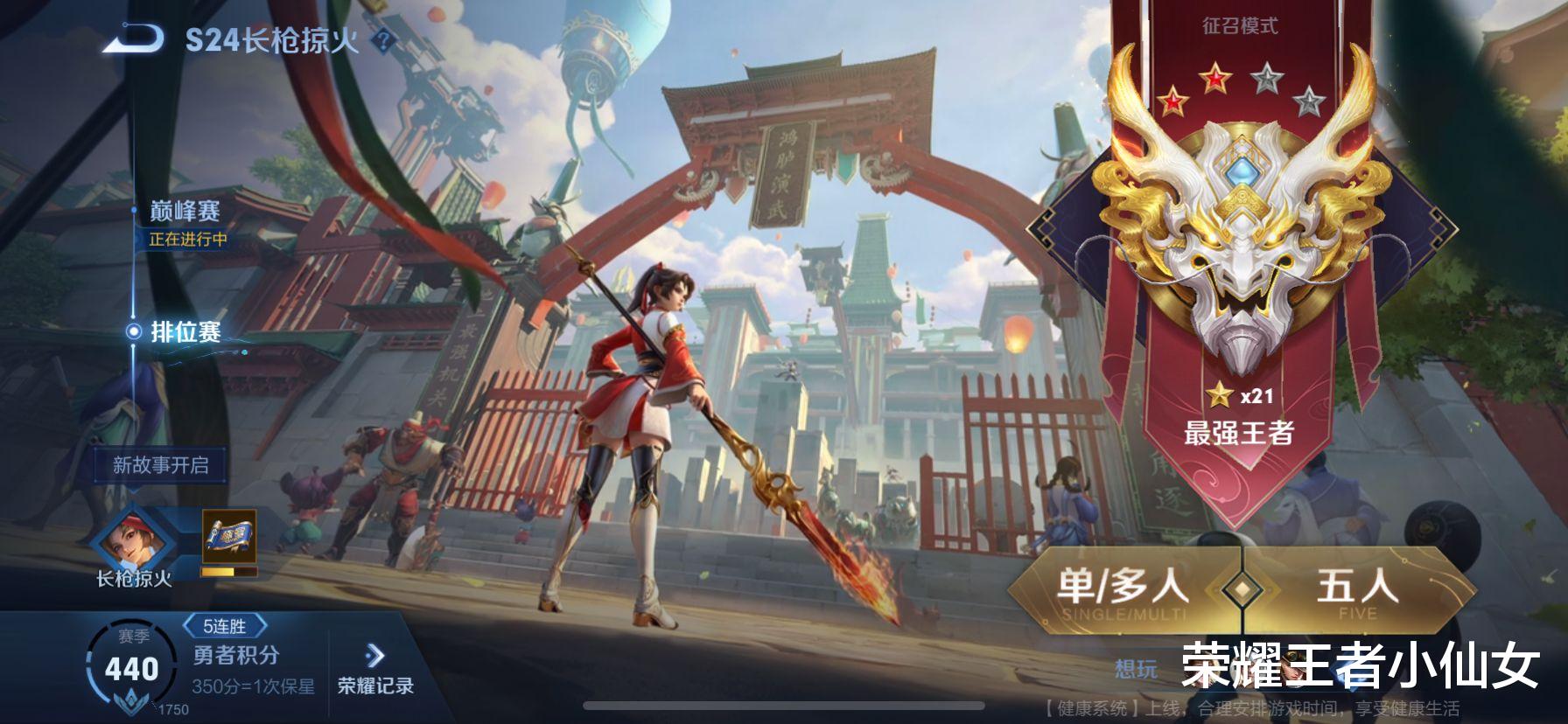Image resolution: width=1568 pixels, height=724 pixels.
Task: Open the 征召模式 banner header
Action: (x=1238, y=27)
